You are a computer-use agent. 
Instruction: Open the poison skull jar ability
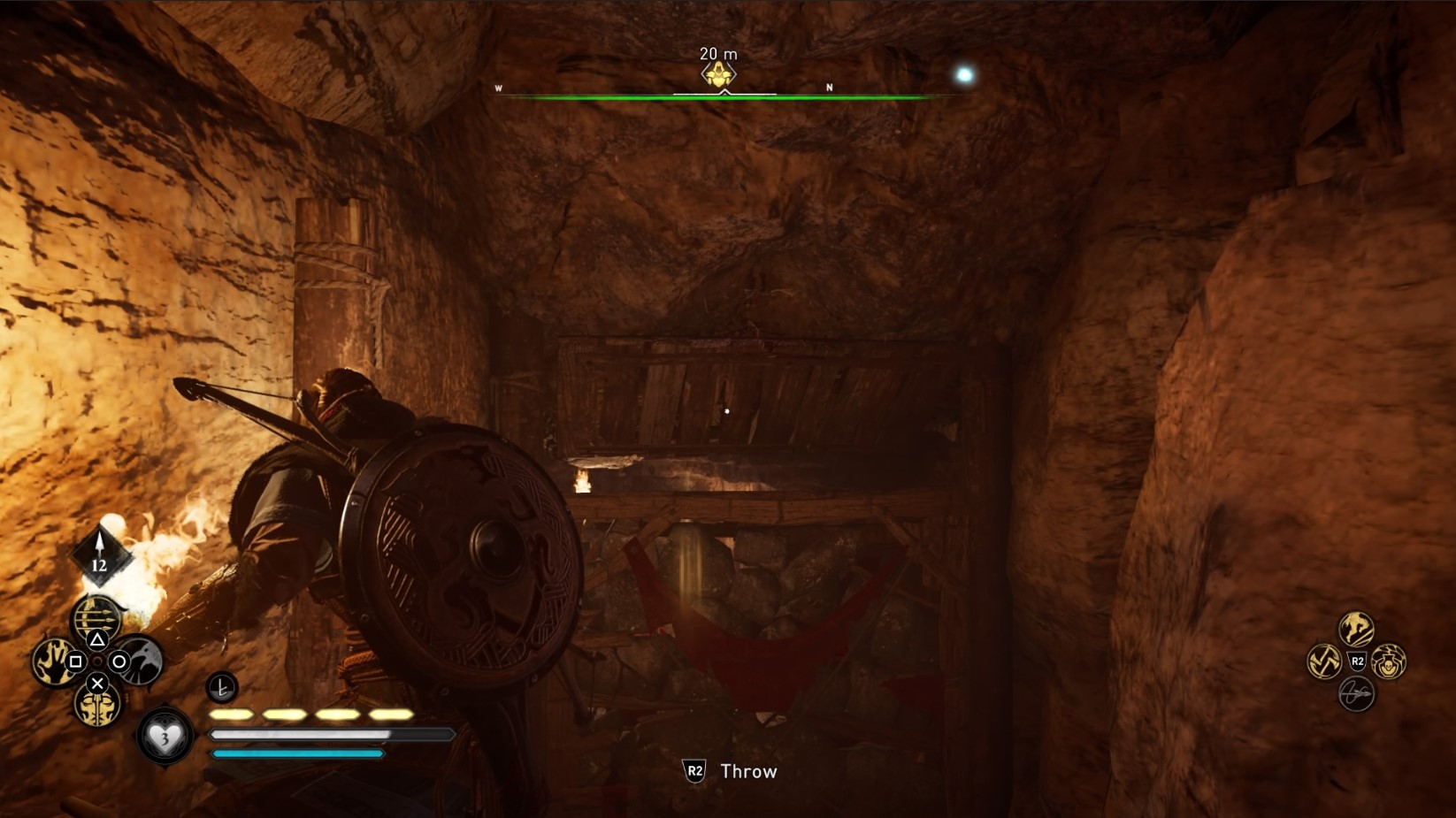pyautogui.click(x=1388, y=662)
